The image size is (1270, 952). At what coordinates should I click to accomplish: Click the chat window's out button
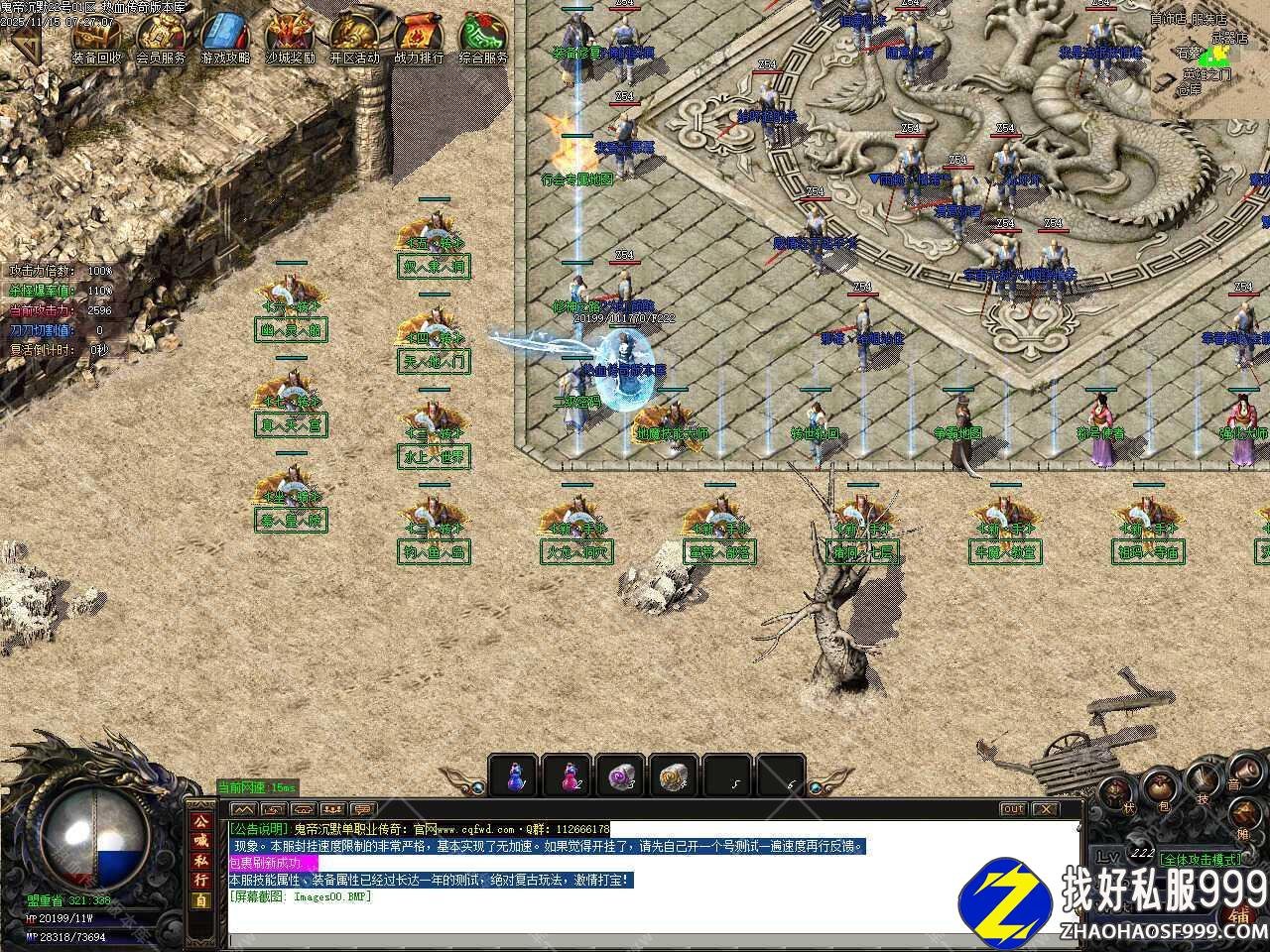pyautogui.click(x=1012, y=809)
